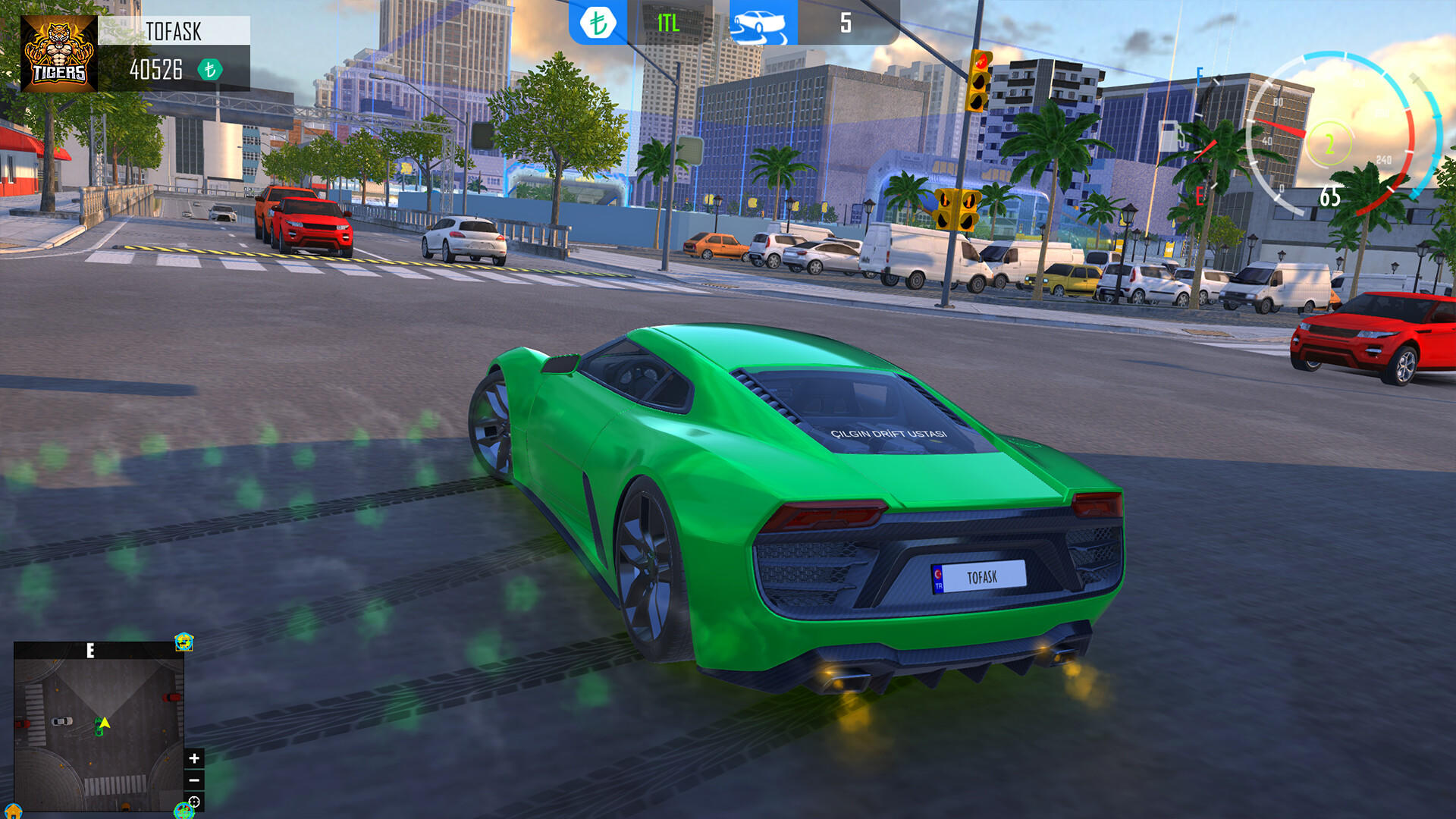The height and width of the screenshot is (819, 1456).
Task: Tap the drift counter car icon
Action: coord(762,23)
